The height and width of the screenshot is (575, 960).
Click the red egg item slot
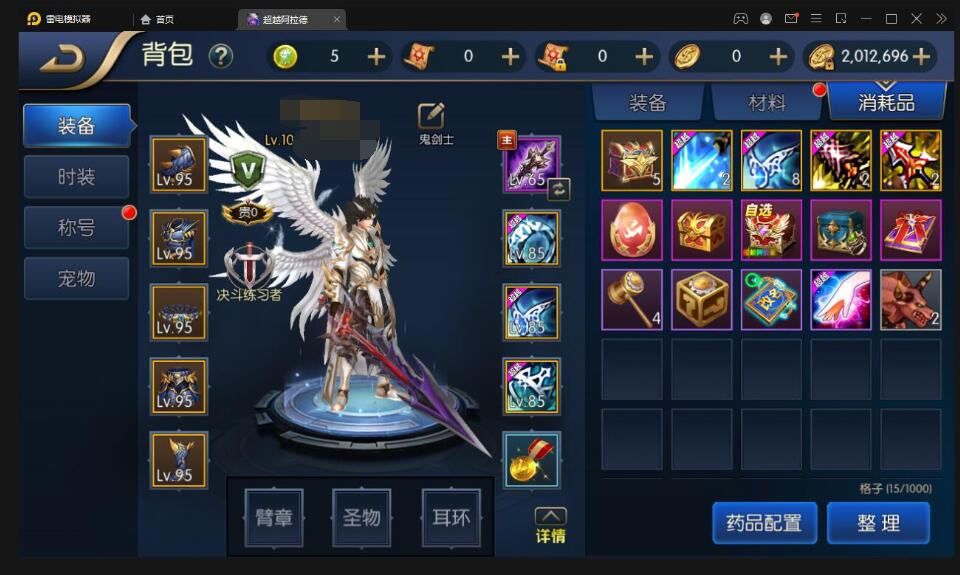point(632,230)
